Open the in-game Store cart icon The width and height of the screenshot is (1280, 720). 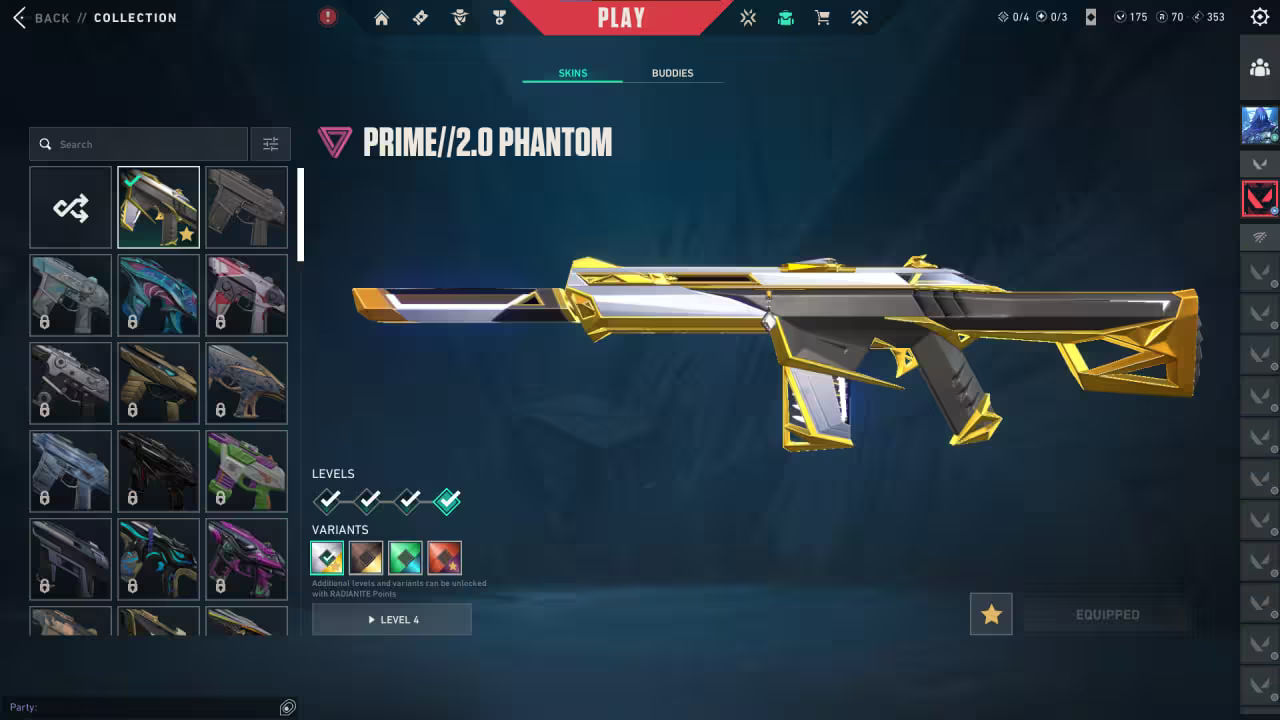822,17
